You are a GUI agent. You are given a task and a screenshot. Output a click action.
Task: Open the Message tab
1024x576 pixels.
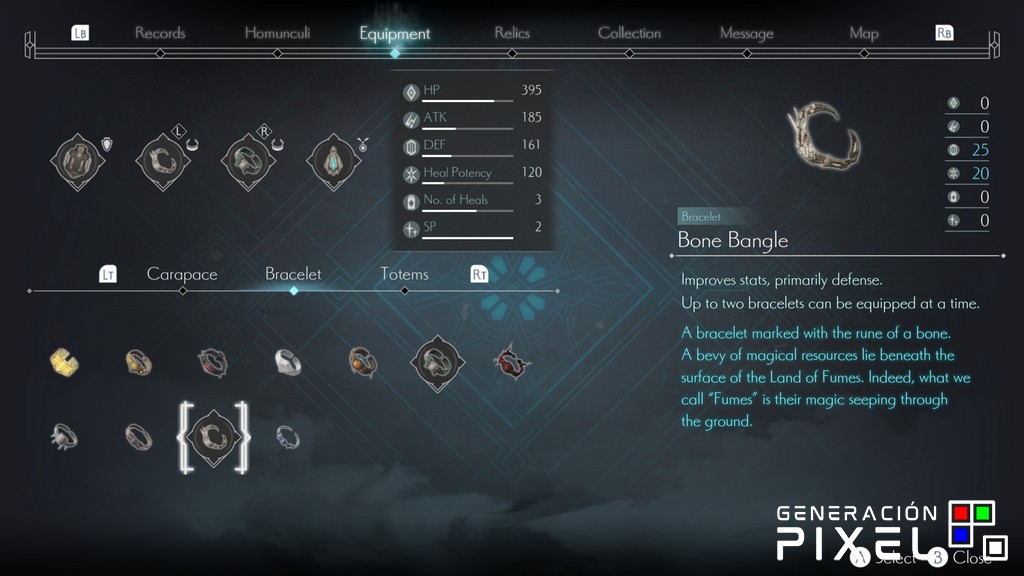click(x=746, y=33)
